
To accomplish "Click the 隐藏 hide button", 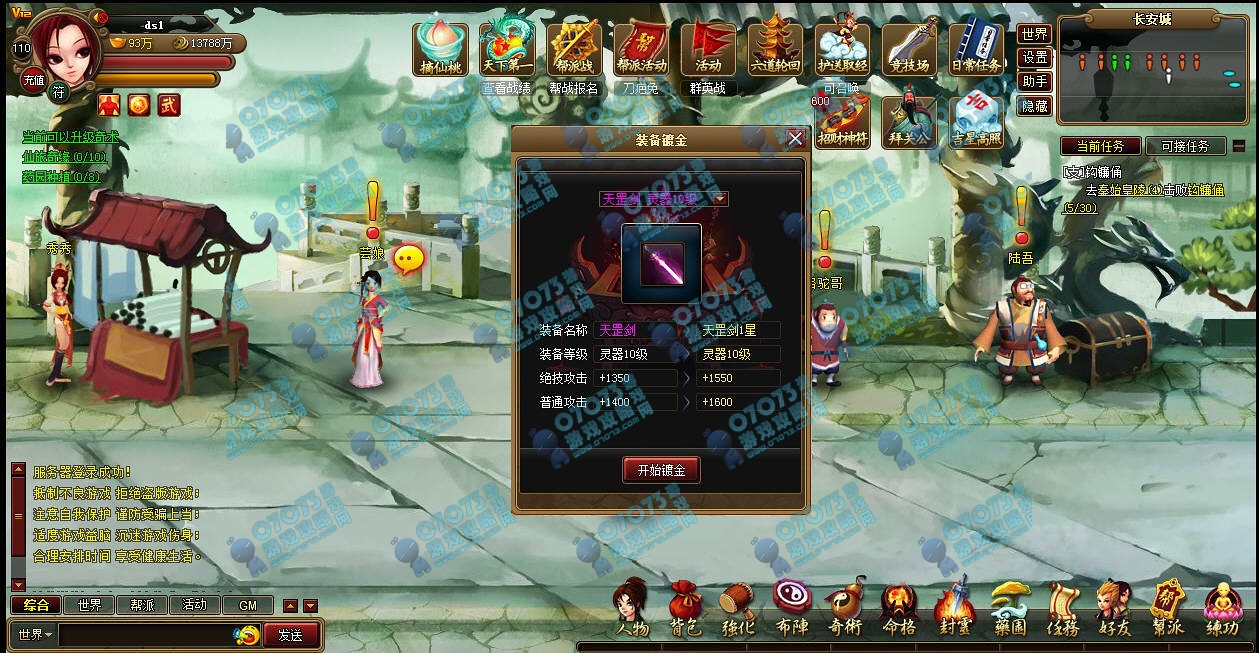I will pos(1035,105).
